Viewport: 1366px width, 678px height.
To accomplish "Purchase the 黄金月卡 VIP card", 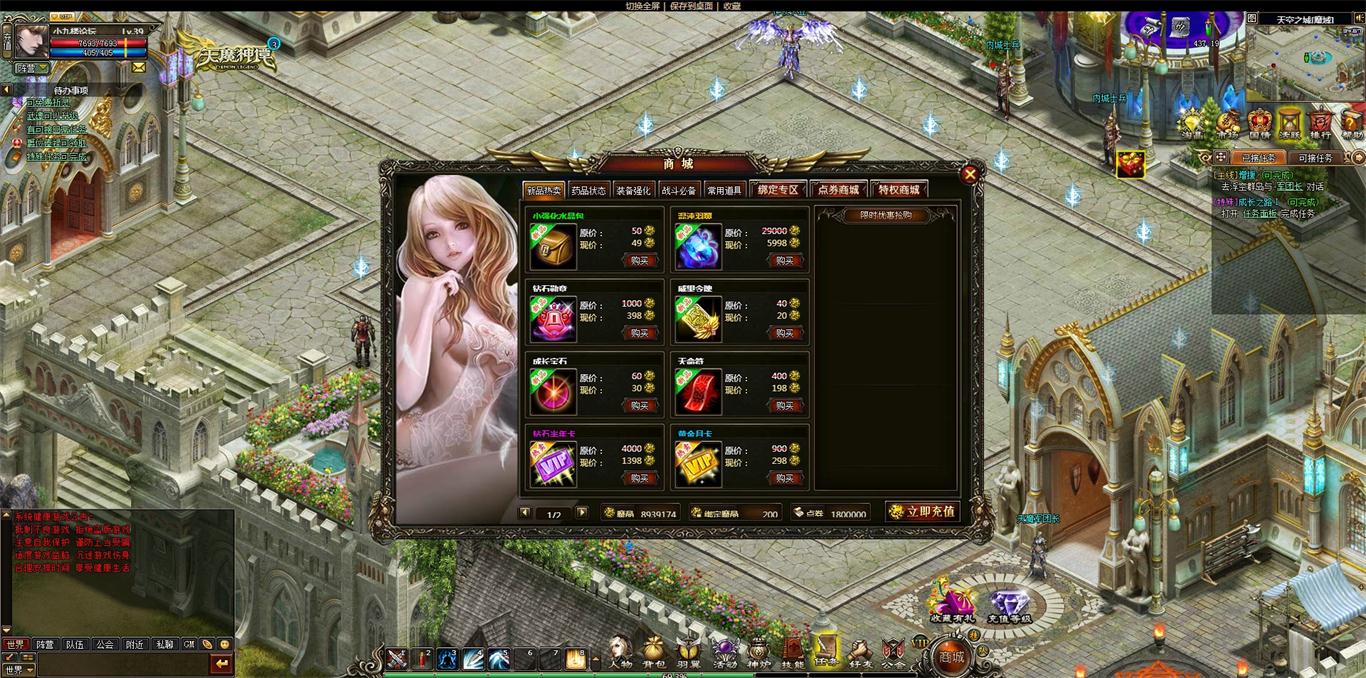I will click(x=785, y=478).
